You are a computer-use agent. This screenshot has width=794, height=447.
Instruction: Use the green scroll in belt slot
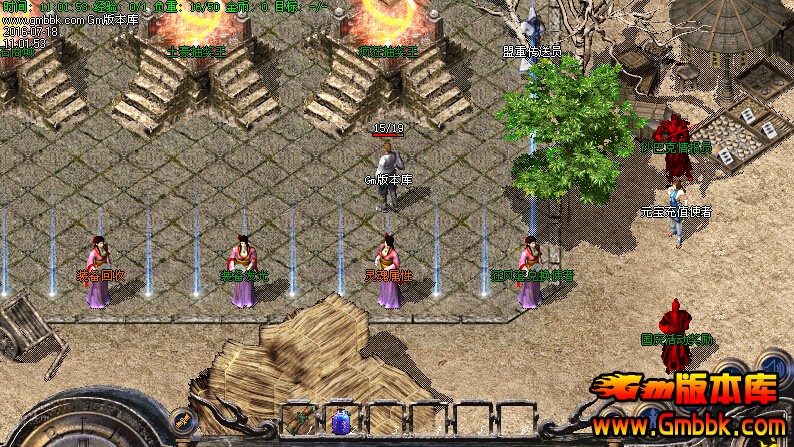click(x=299, y=420)
